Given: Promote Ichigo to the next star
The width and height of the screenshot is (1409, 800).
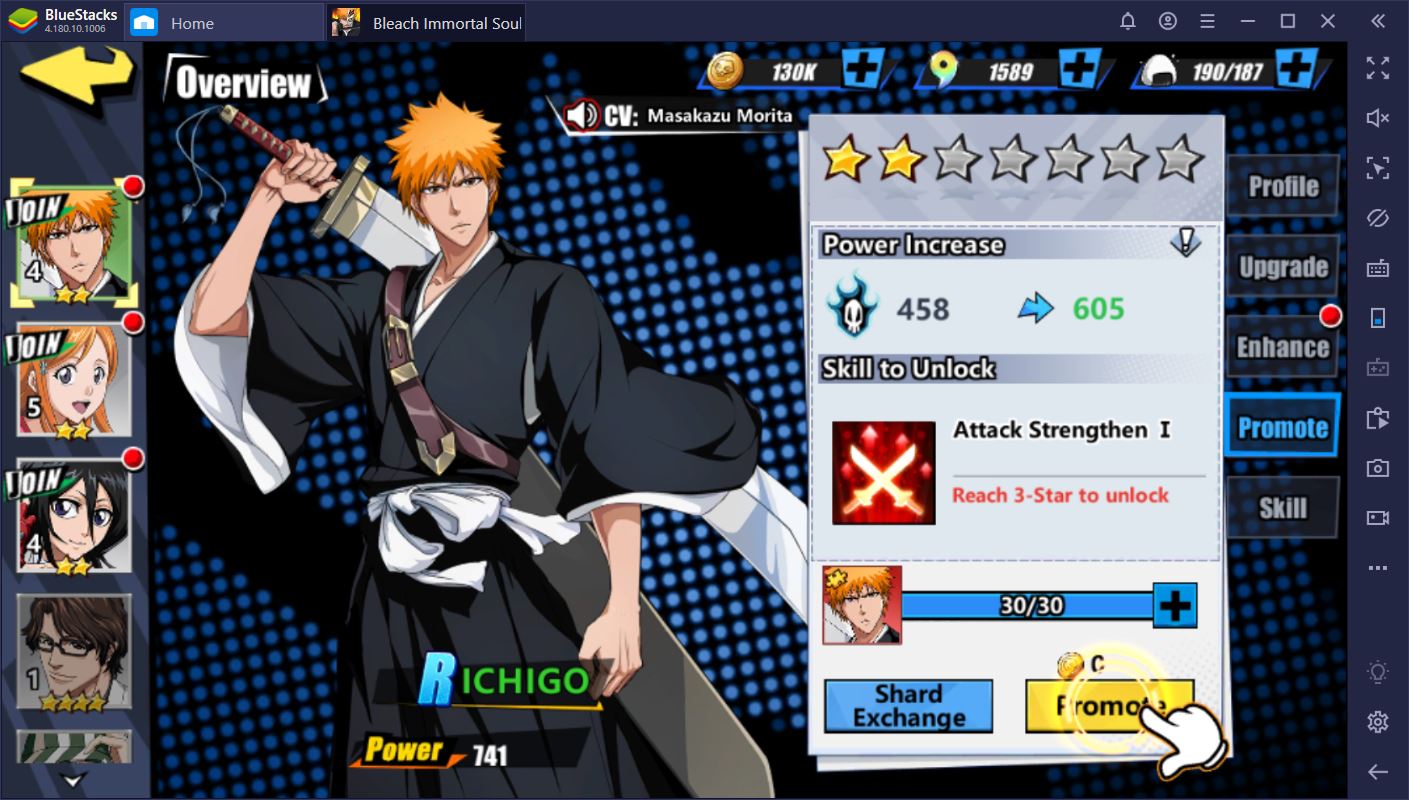Looking at the screenshot, I should click(x=1110, y=706).
